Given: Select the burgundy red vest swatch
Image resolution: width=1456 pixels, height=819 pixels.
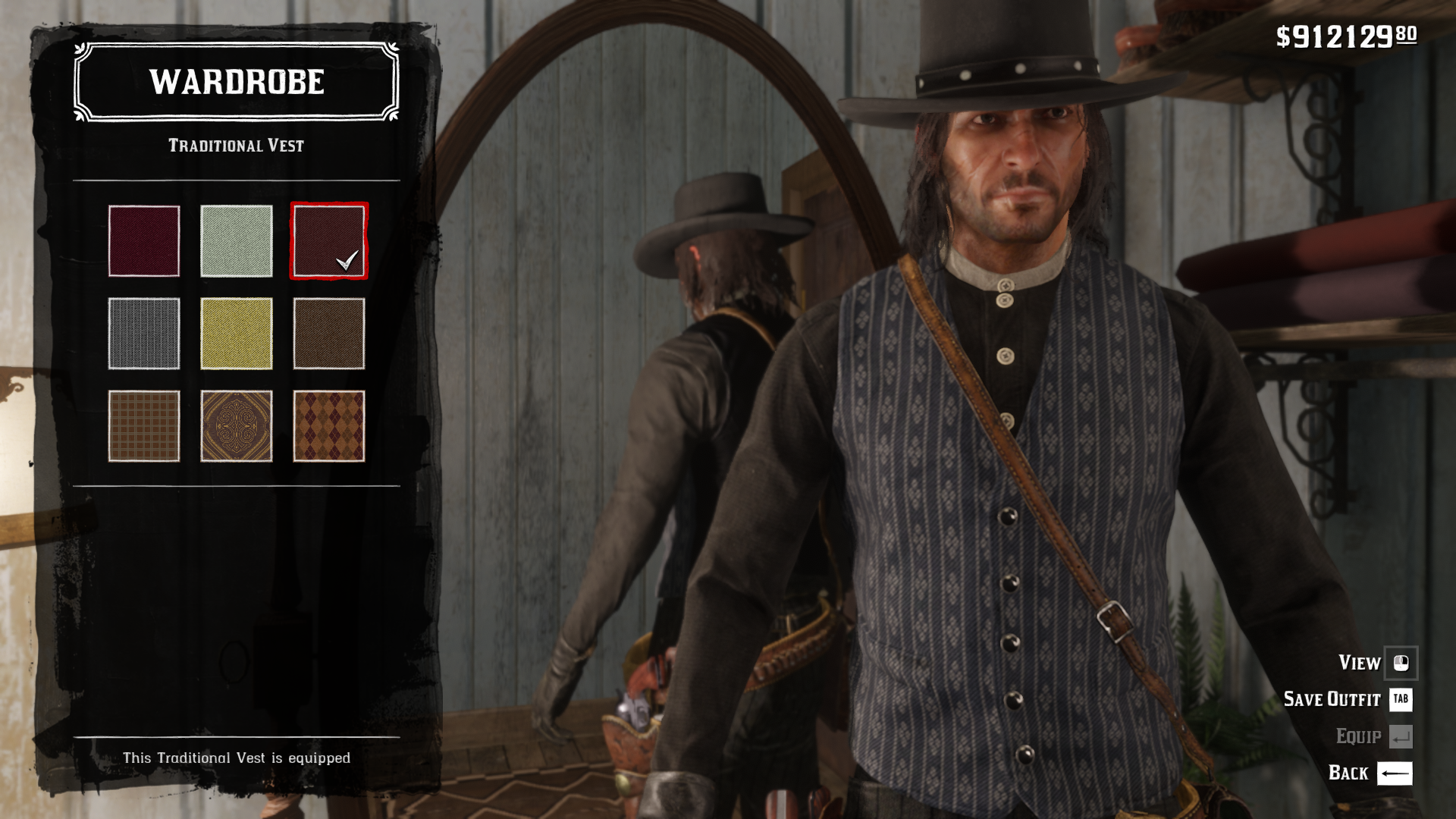Looking at the screenshot, I should (144, 241).
